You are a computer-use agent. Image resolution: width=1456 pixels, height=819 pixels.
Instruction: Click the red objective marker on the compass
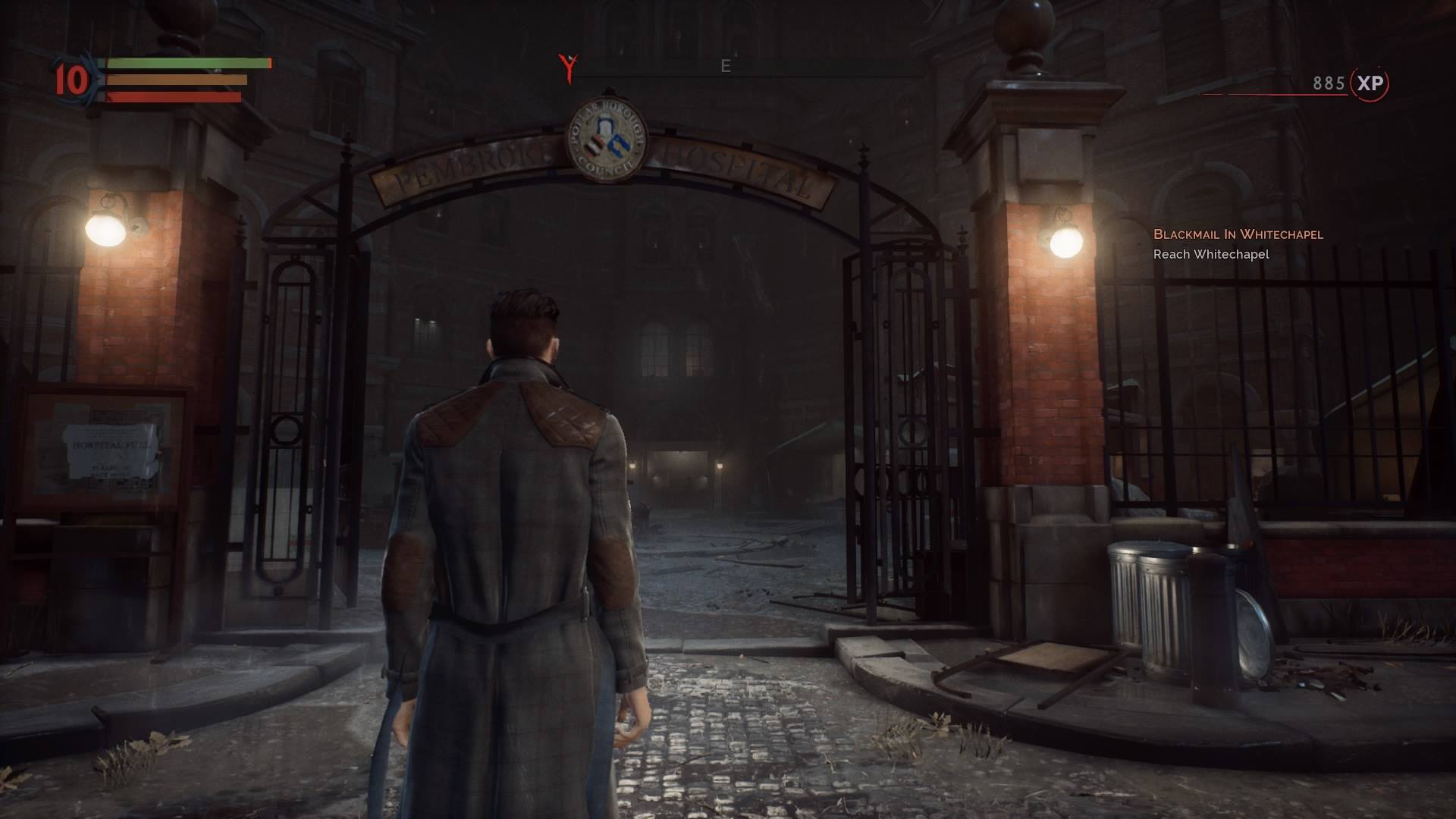[568, 67]
